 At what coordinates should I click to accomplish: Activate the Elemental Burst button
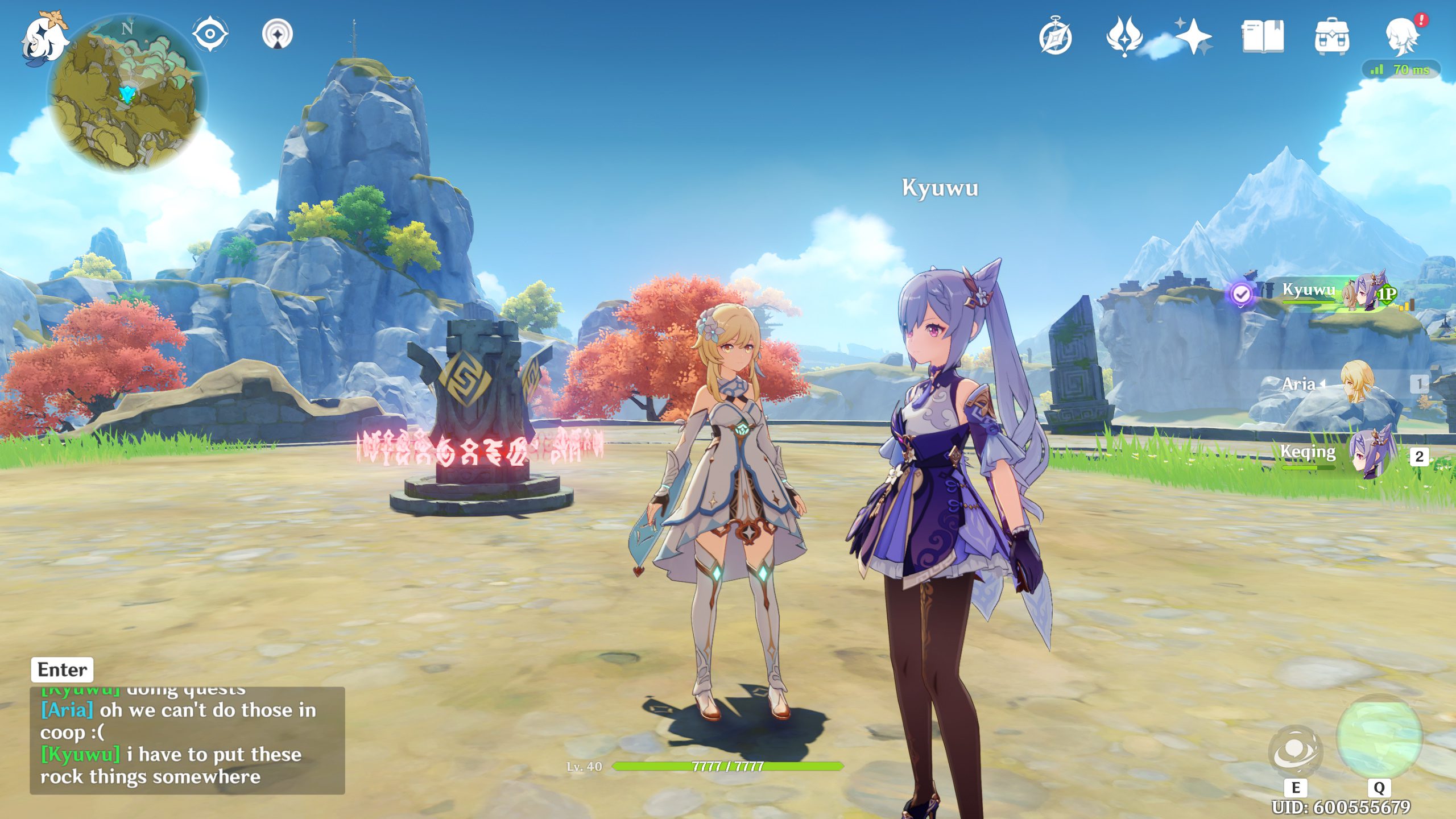pyautogui.click(x=1379, y=737)
